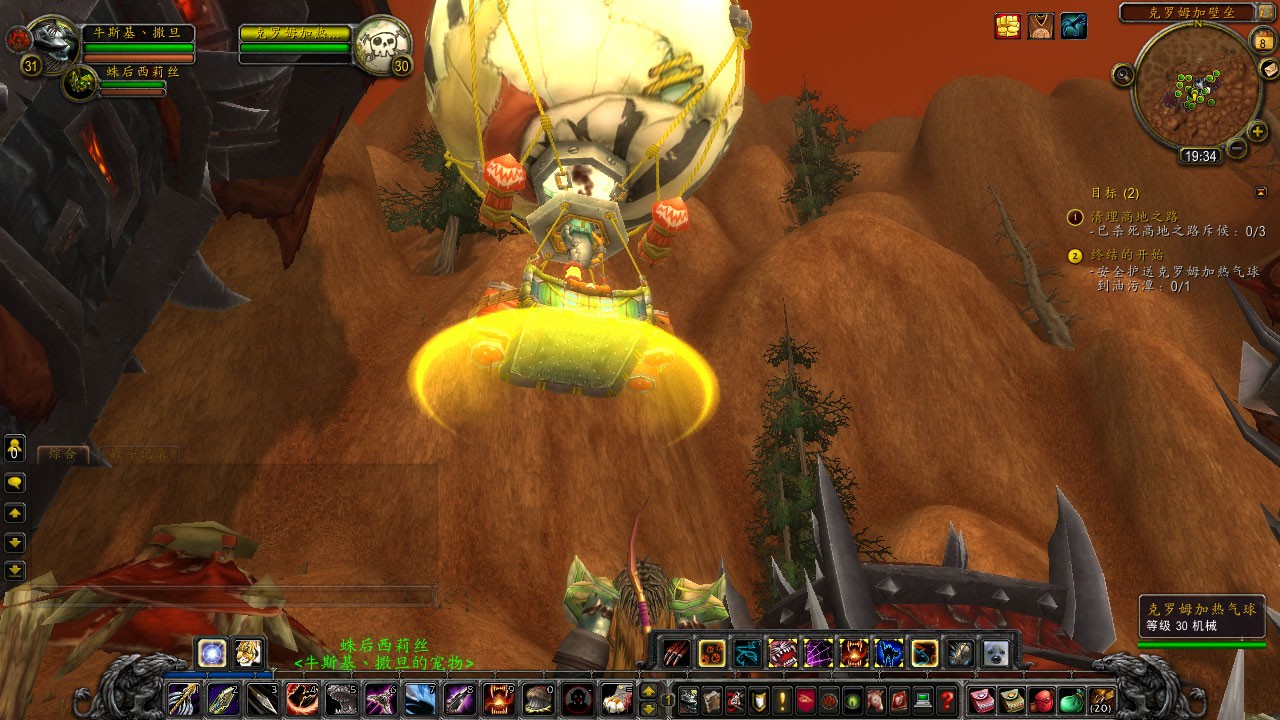Open the green backpack bag slot
The image size is (1280, 720).
coord(1071,699)
